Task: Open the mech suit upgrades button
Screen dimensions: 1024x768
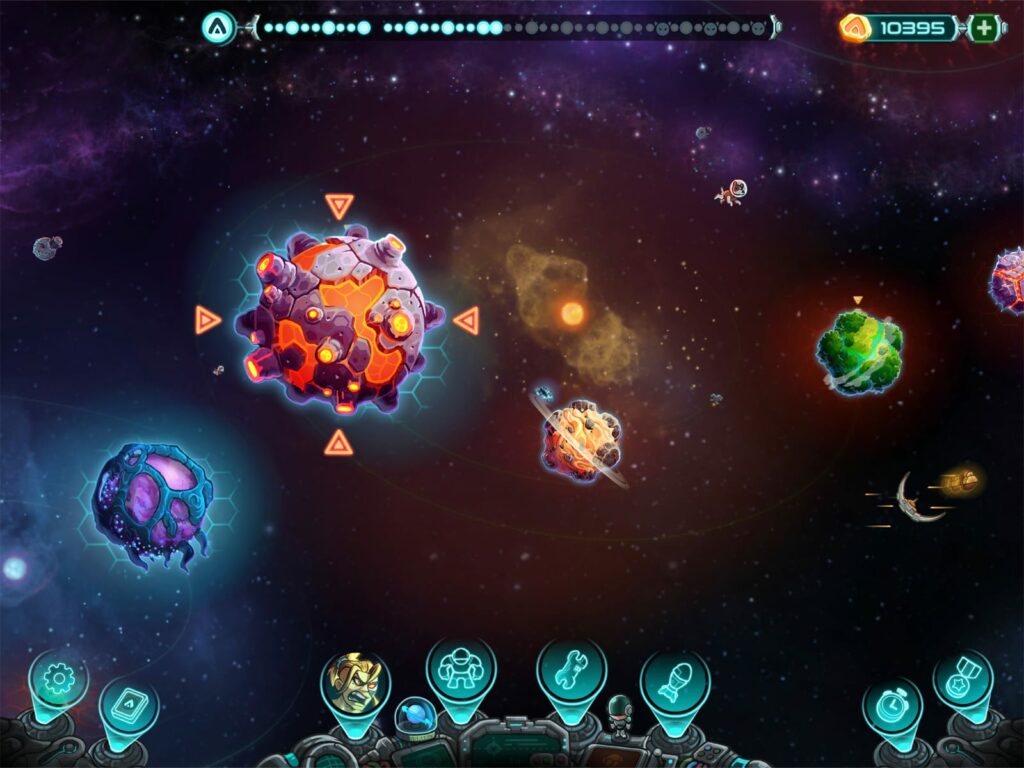Action: (x=461, y=669)
